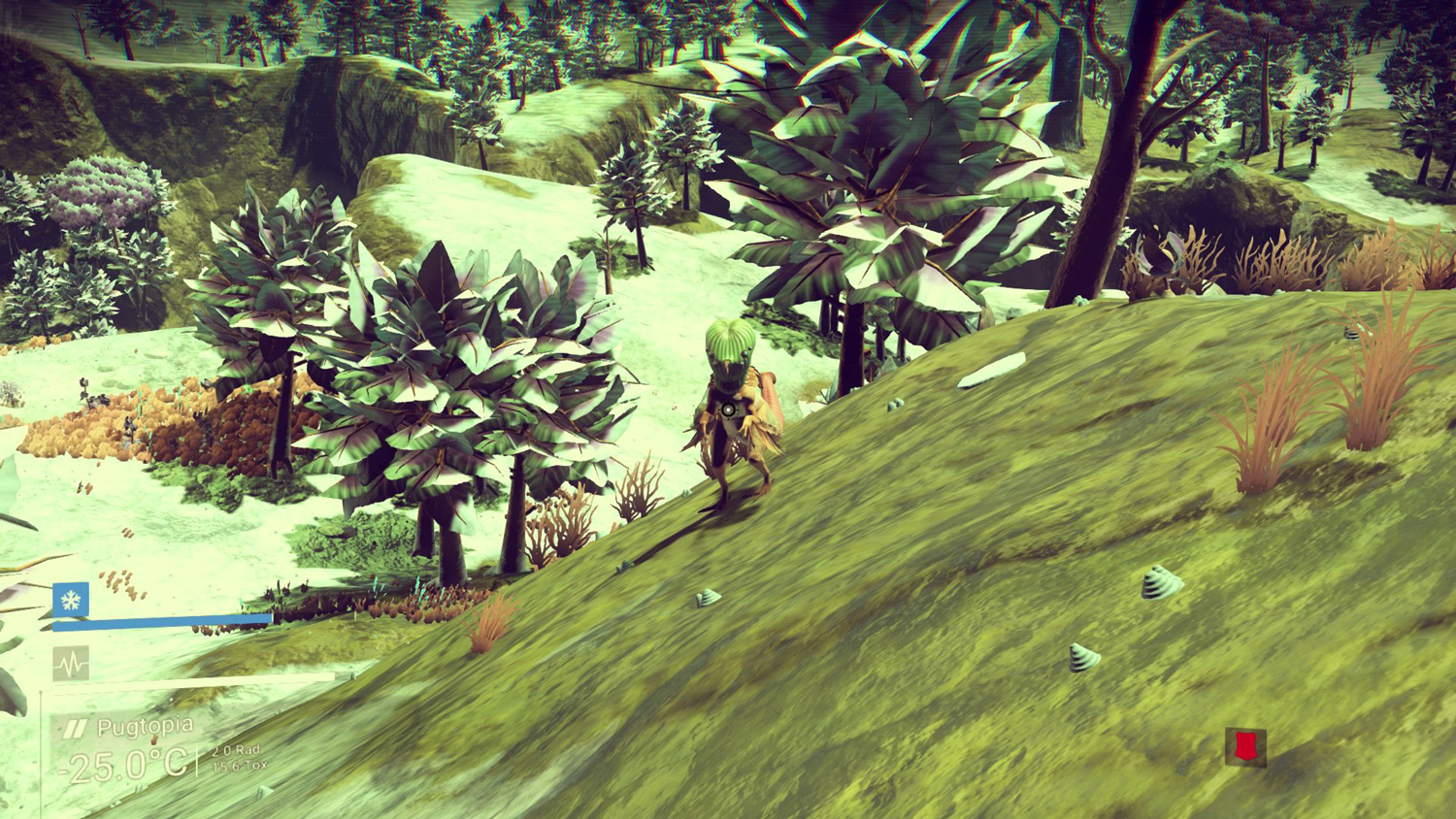Viewport: 1456px width, 819px height.
Task: Select the life support pulse icon
Action: pos(71,664)
